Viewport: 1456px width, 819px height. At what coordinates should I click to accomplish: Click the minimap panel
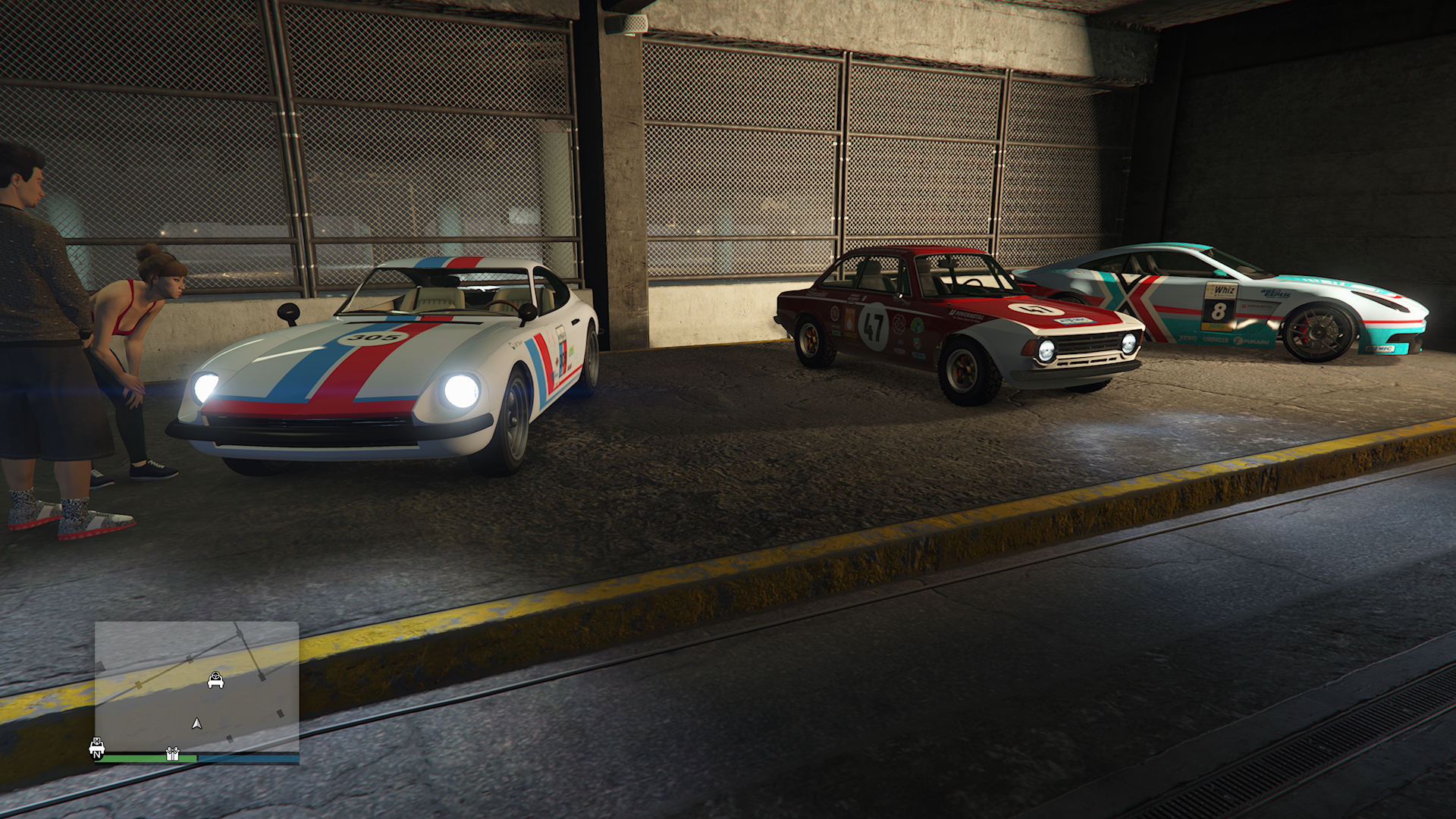[x=197, y=686]
